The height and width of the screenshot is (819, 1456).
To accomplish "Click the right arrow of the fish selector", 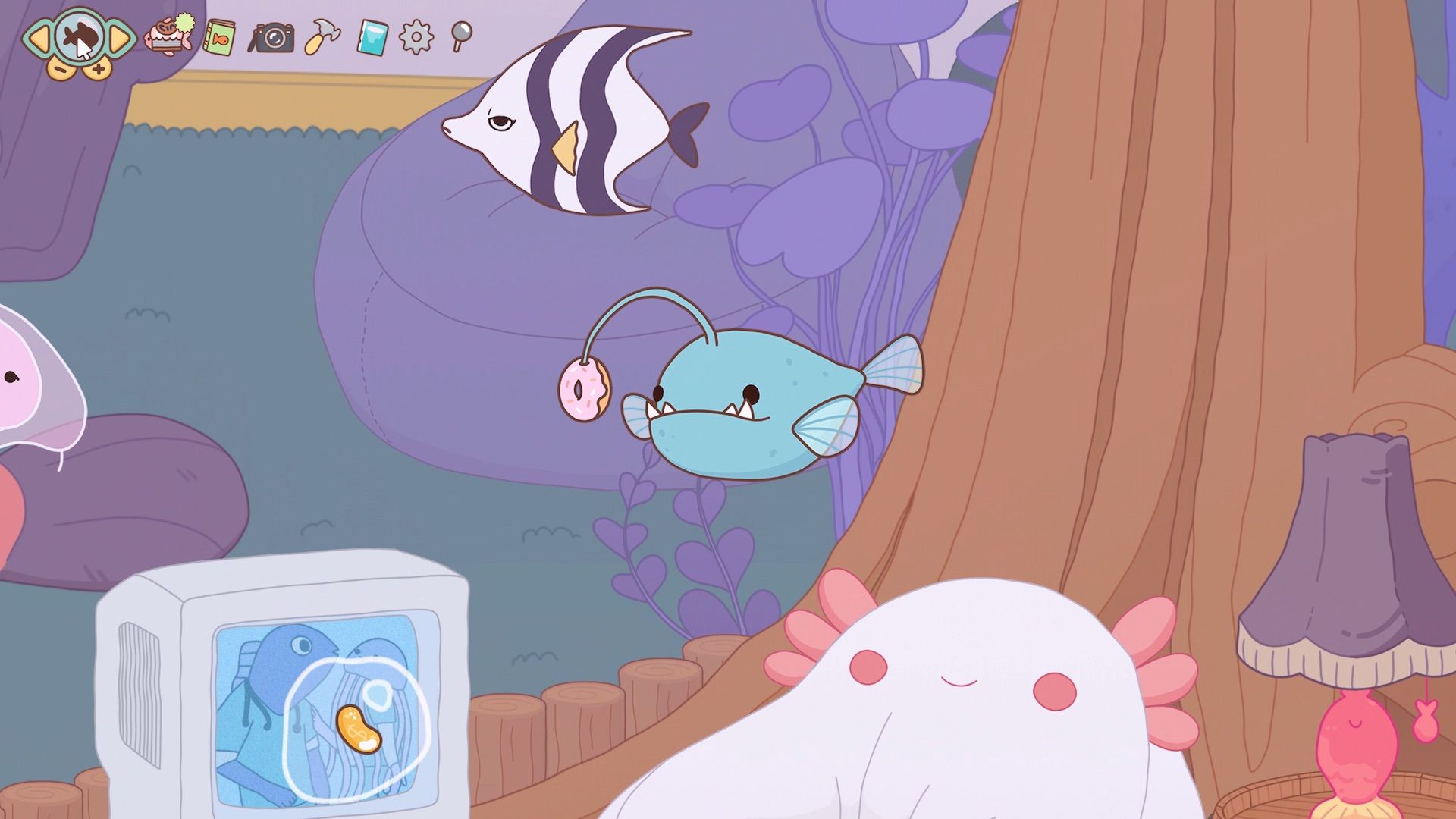I will pos(120,38).
